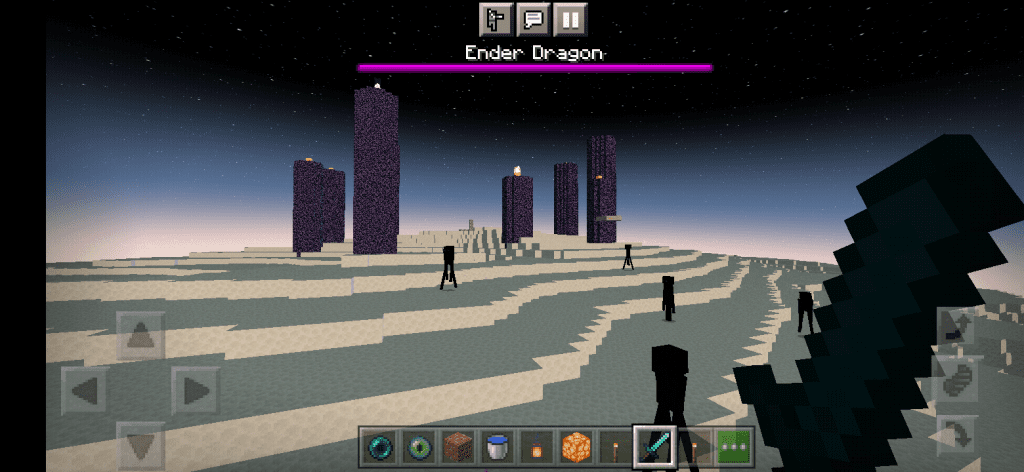Viewport: 1024px width, 472px height.
Task: Open the chat window
Action: coord(533,18)
